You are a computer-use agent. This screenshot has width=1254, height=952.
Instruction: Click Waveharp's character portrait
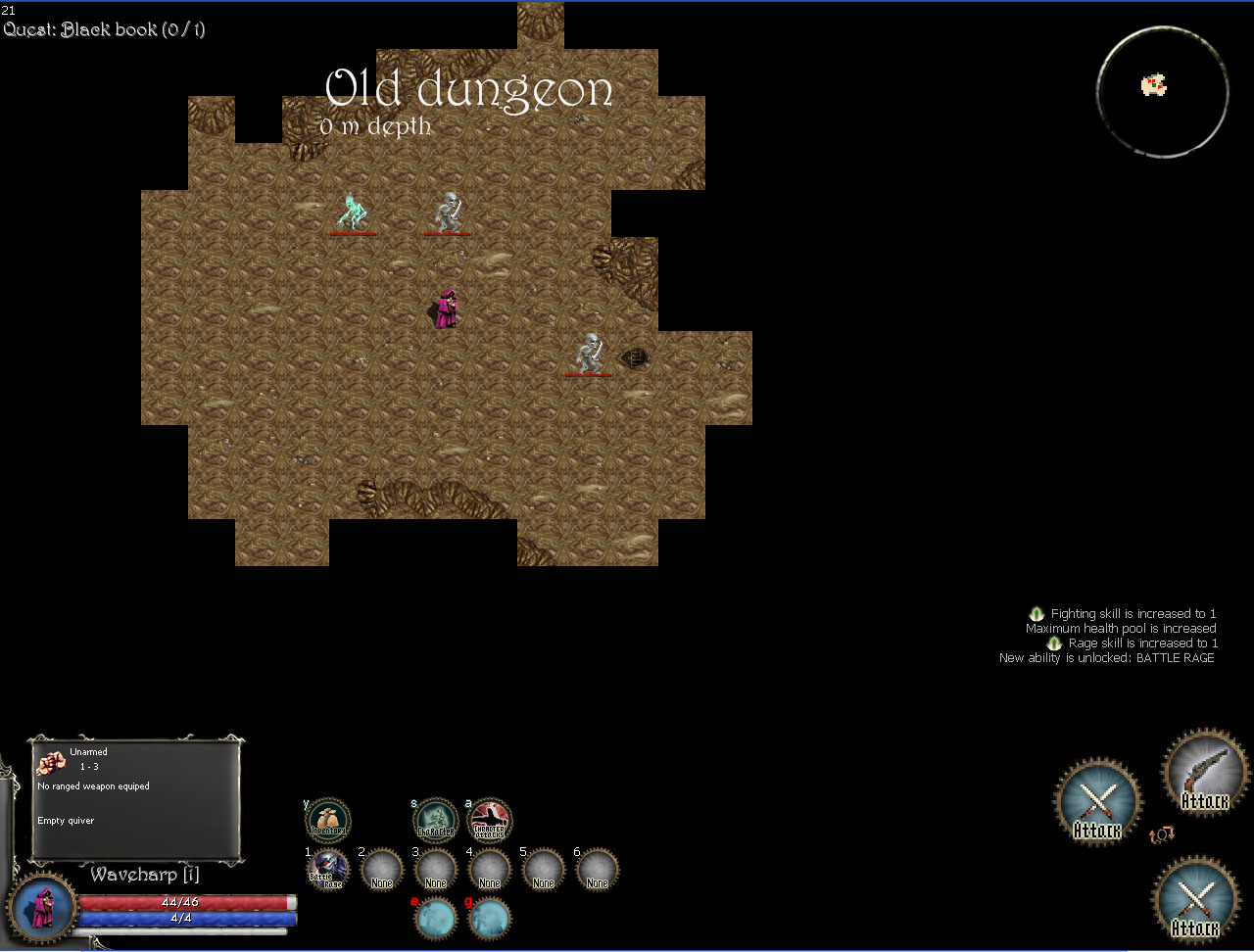(x=42, y=906)
